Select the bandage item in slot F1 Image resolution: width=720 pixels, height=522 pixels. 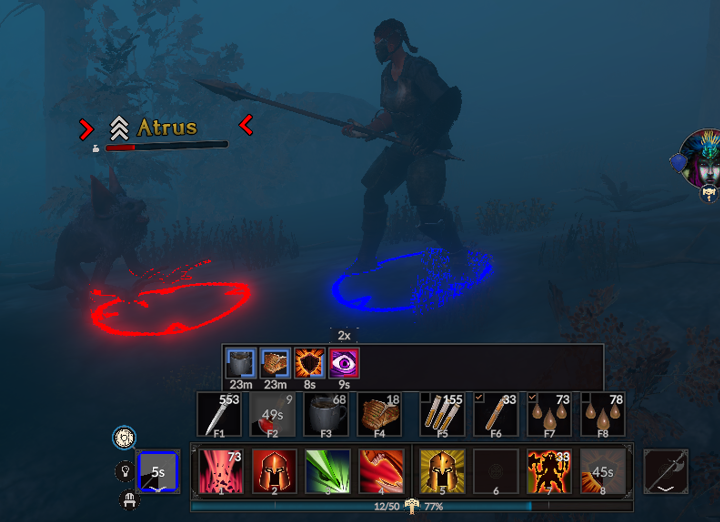(219, 415)
